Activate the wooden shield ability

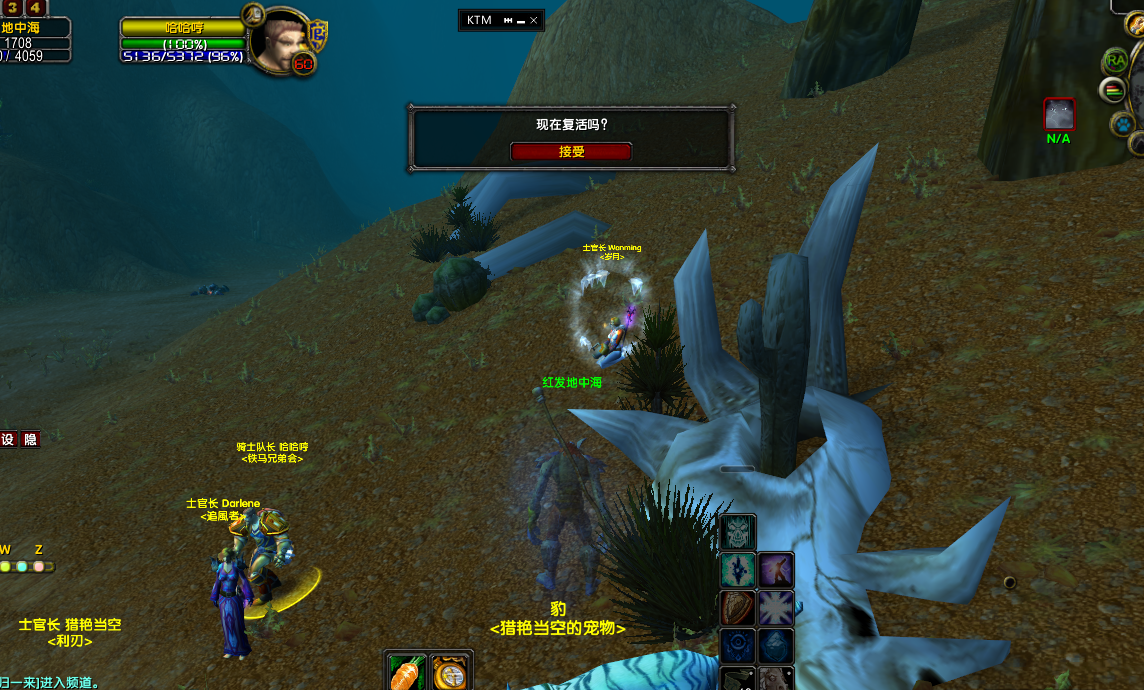738,608
